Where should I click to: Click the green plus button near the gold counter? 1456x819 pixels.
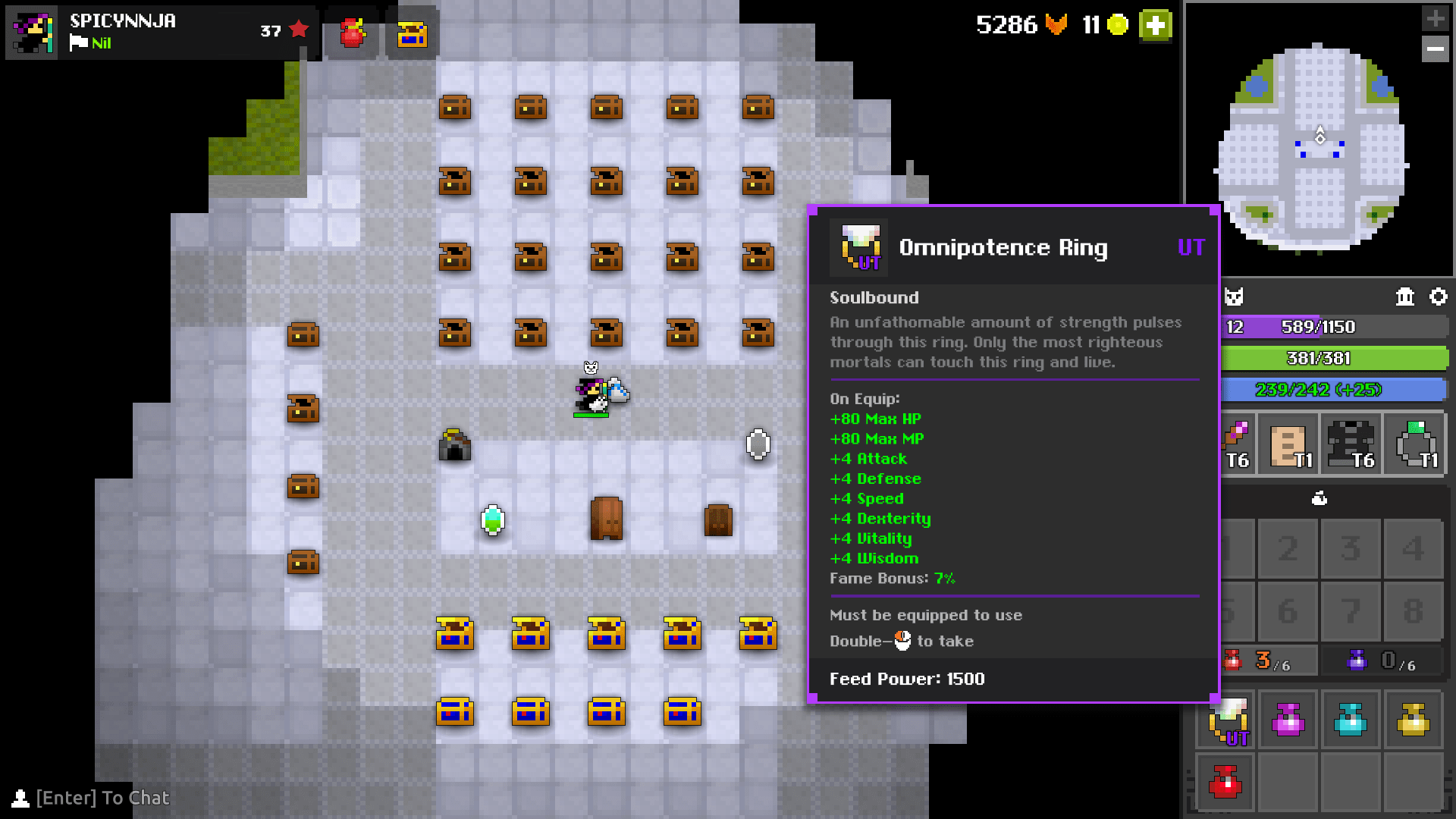click(x=1154, y=25)
